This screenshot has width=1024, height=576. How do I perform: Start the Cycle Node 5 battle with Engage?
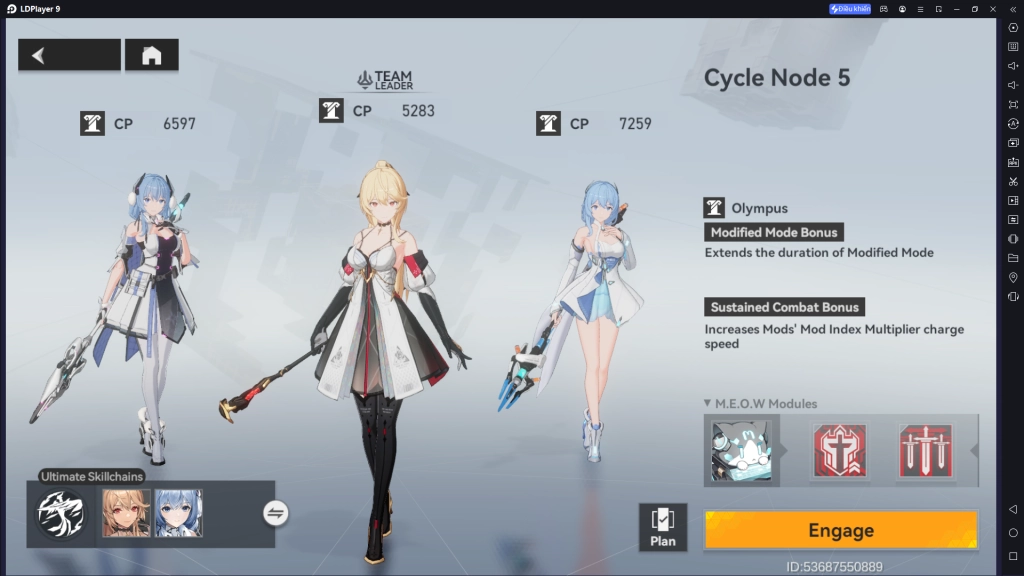(x=840, y=530)
